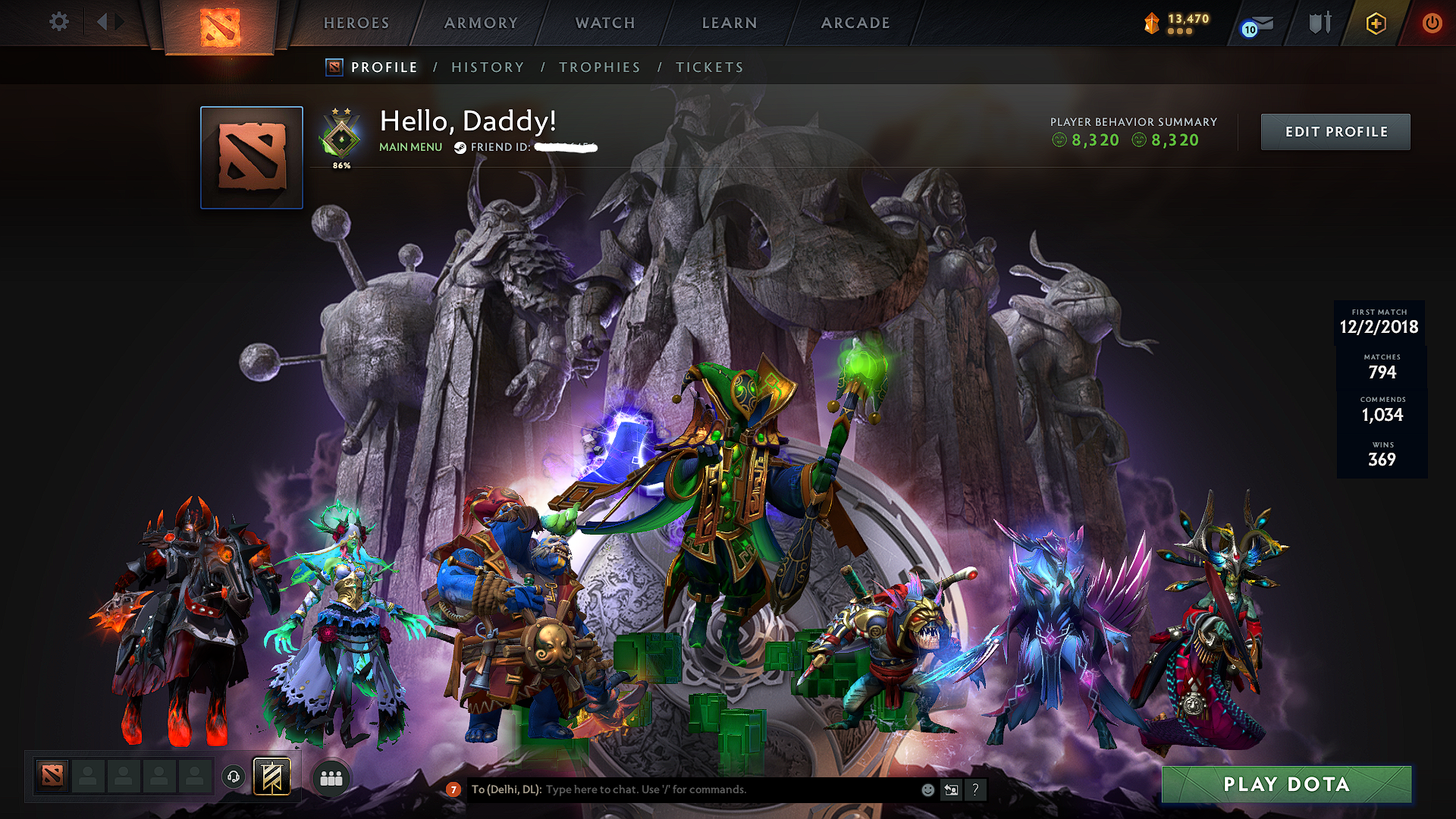Open voice chat settings via the headset icon
The image size is (1456, 819).
coord(232,776)
